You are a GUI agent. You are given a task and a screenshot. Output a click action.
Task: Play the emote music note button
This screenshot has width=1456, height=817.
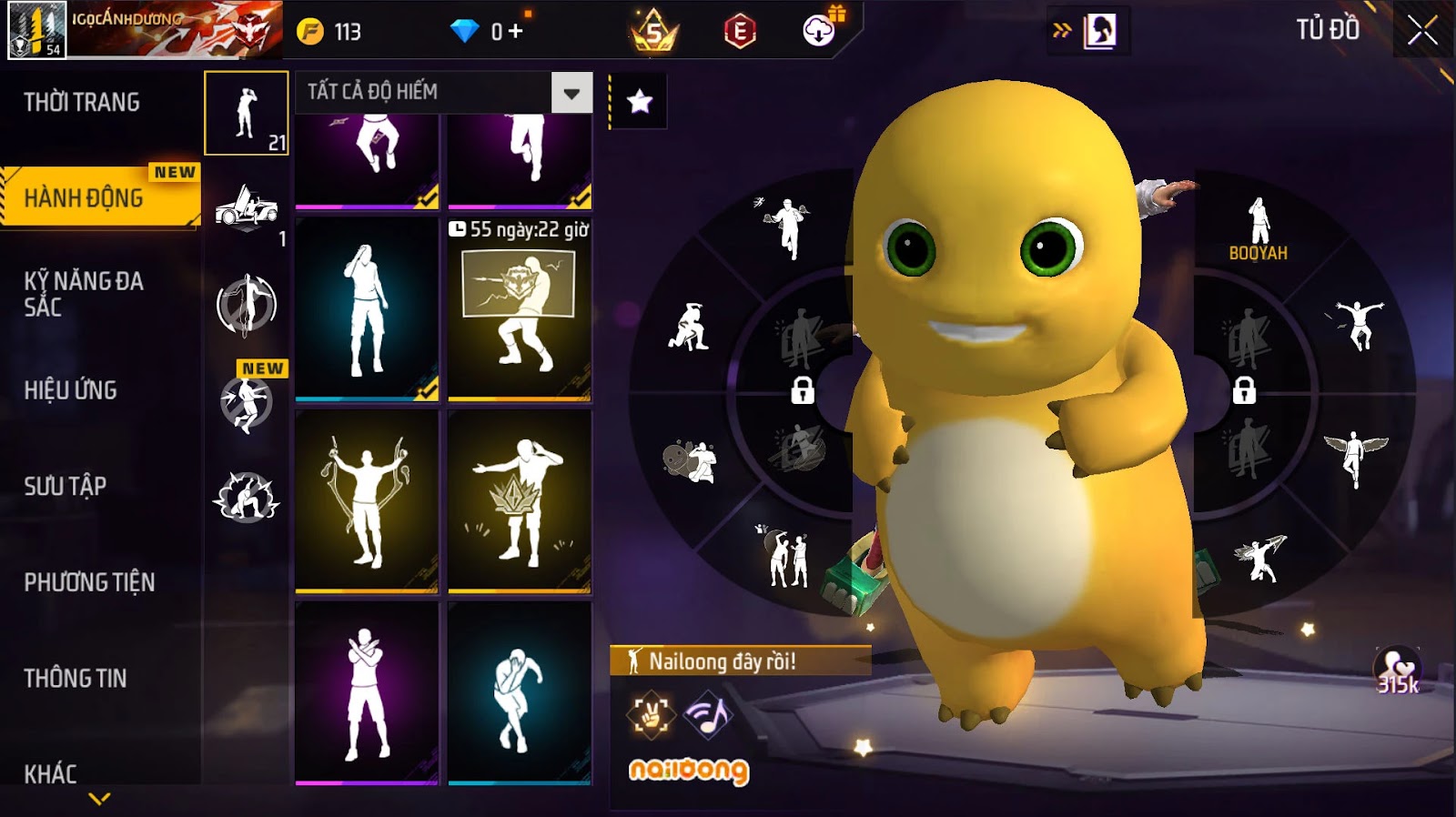pyautogui.click(x=708, y=714)
